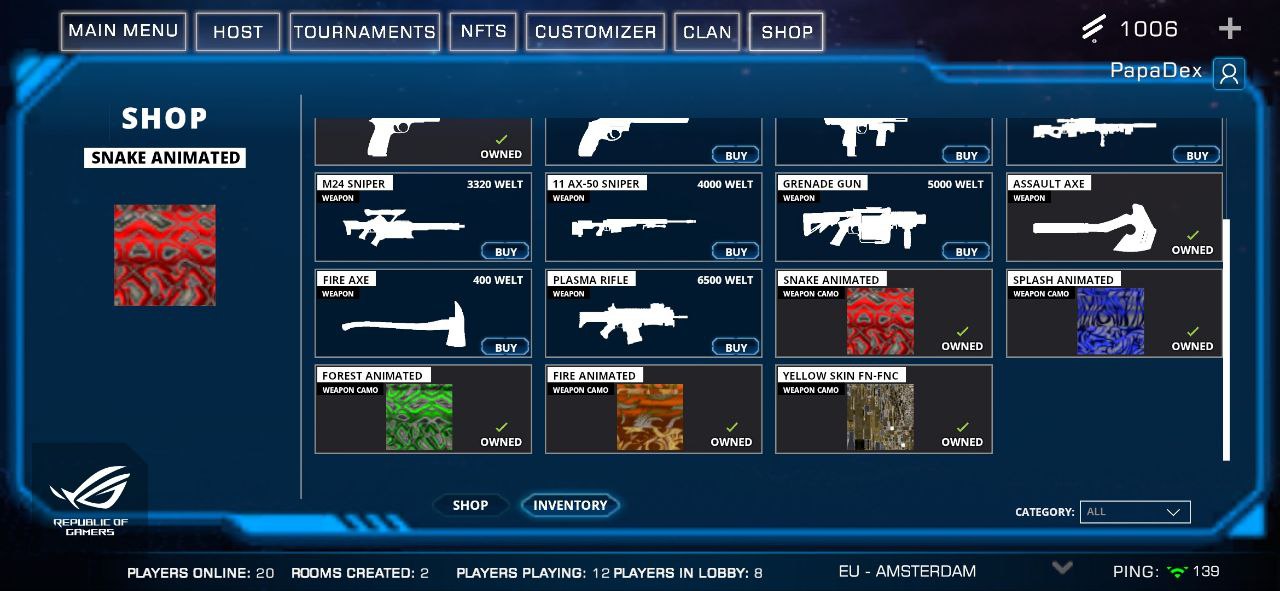Expand the EU - Amsterdam region selector
This screenshot has width=1280, height=591.
(1062, 568)
